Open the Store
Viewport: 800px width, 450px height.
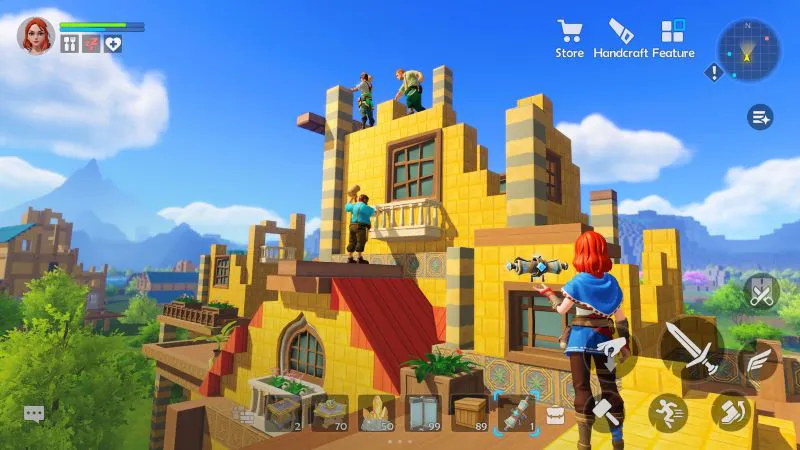coord(570,37)
